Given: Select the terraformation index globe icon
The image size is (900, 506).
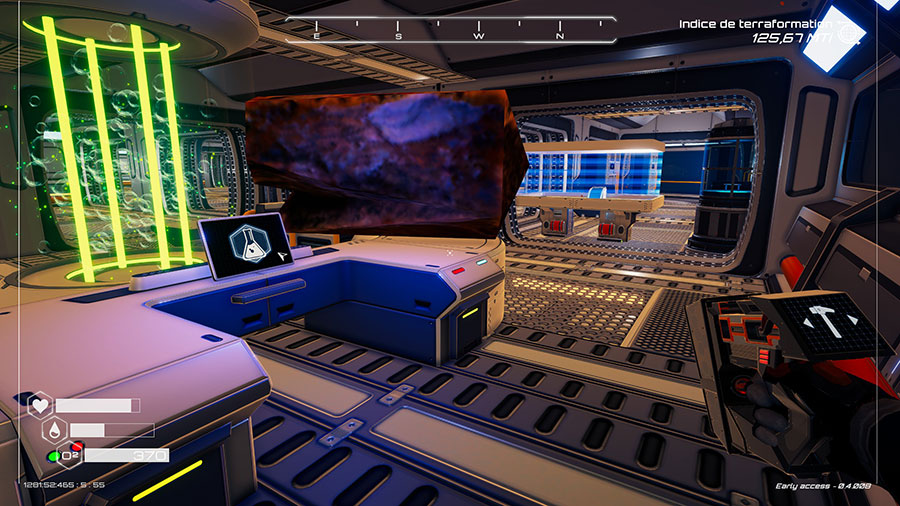Looking at the screenshot, I should click(849, 33).
